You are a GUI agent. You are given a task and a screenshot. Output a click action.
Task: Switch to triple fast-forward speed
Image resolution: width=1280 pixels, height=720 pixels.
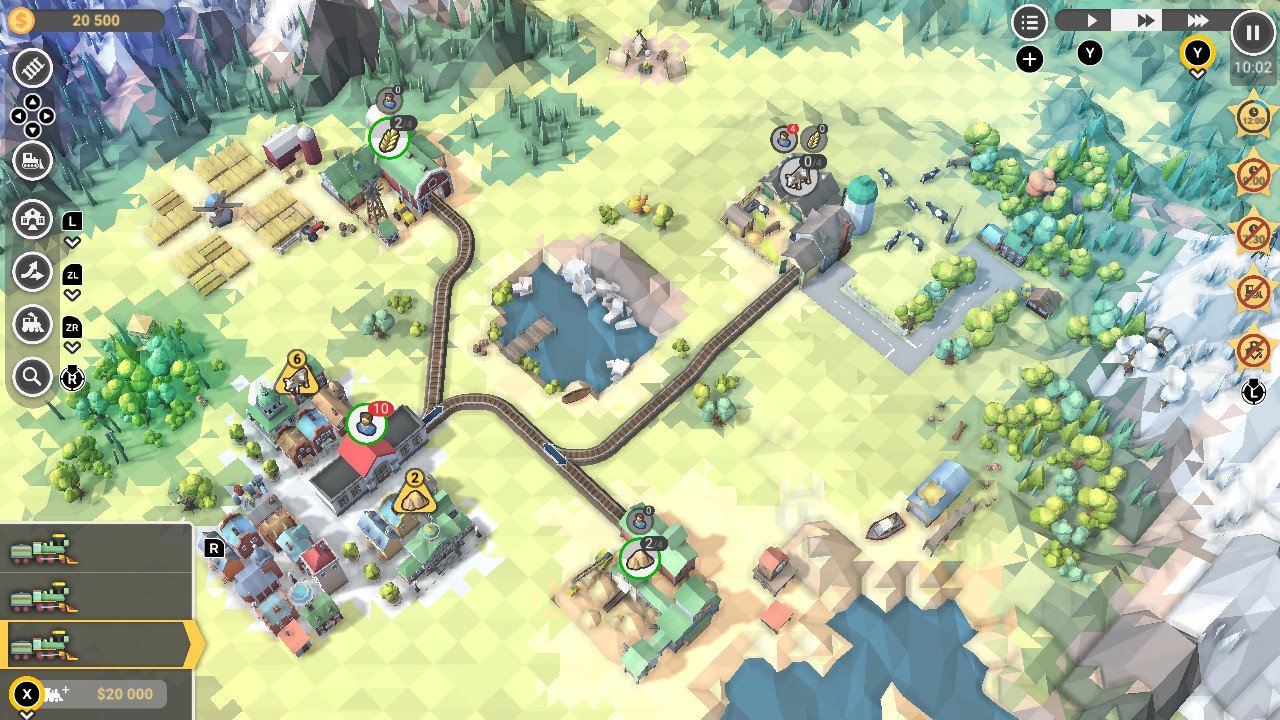coord(1197,21)
